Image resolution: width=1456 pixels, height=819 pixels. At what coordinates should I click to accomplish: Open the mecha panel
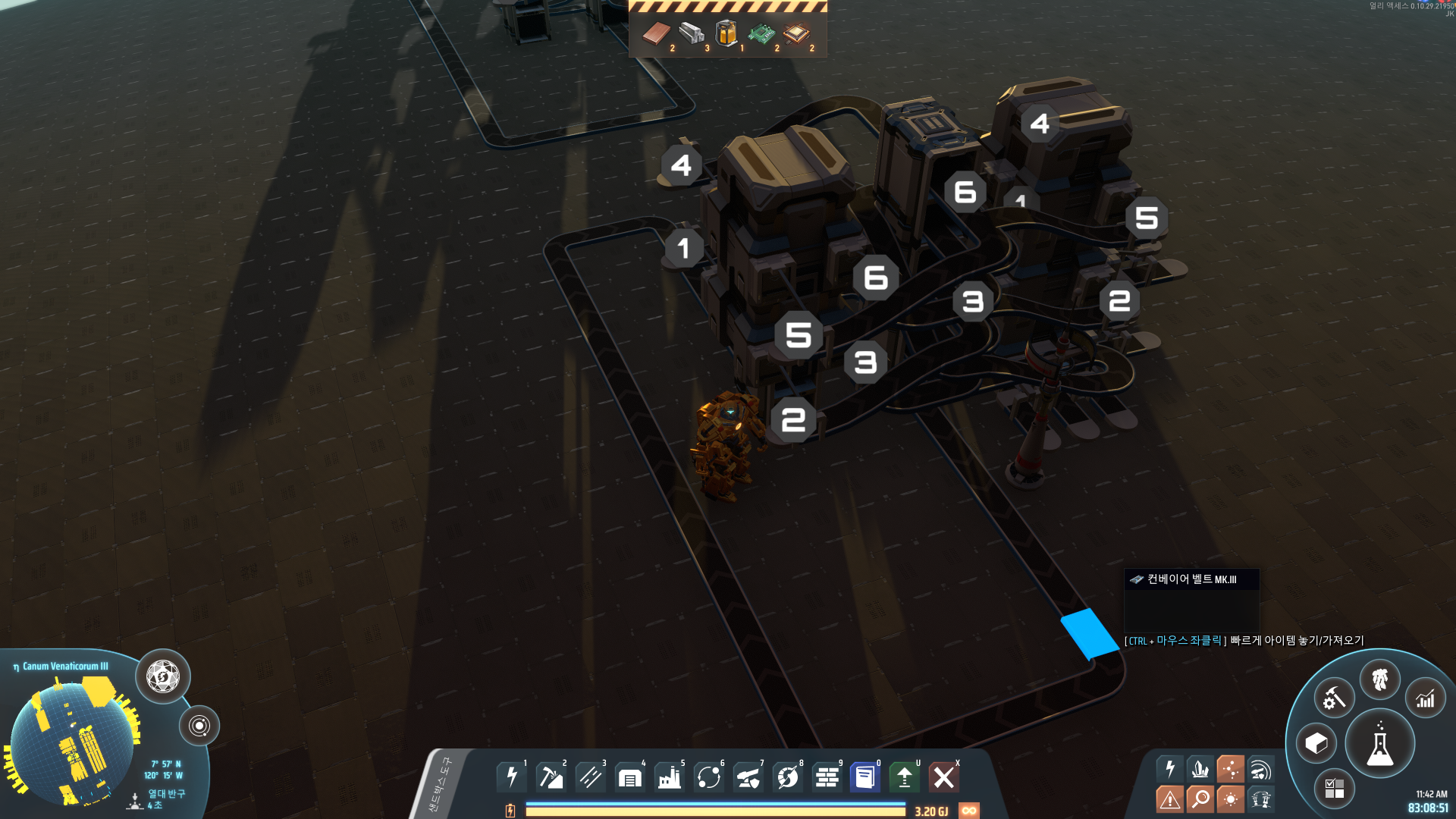[1380, 679]
